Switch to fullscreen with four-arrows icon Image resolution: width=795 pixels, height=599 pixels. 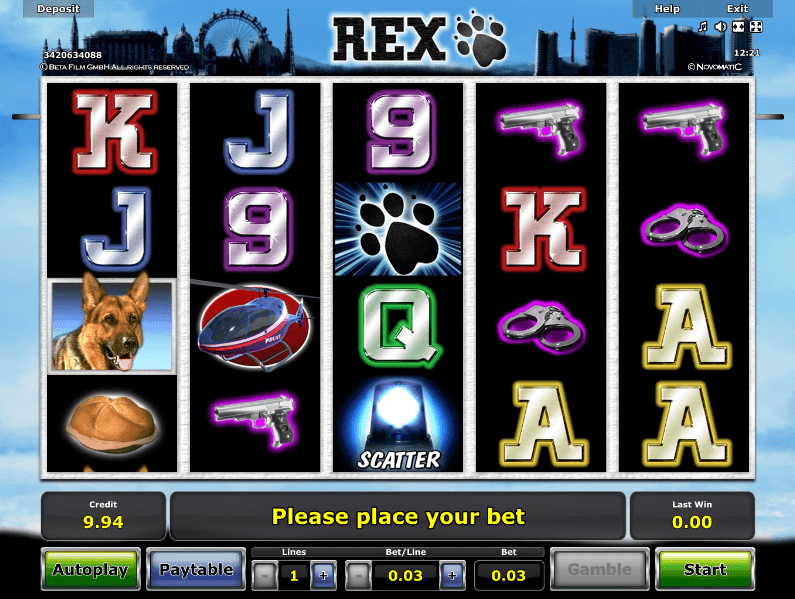755,27
